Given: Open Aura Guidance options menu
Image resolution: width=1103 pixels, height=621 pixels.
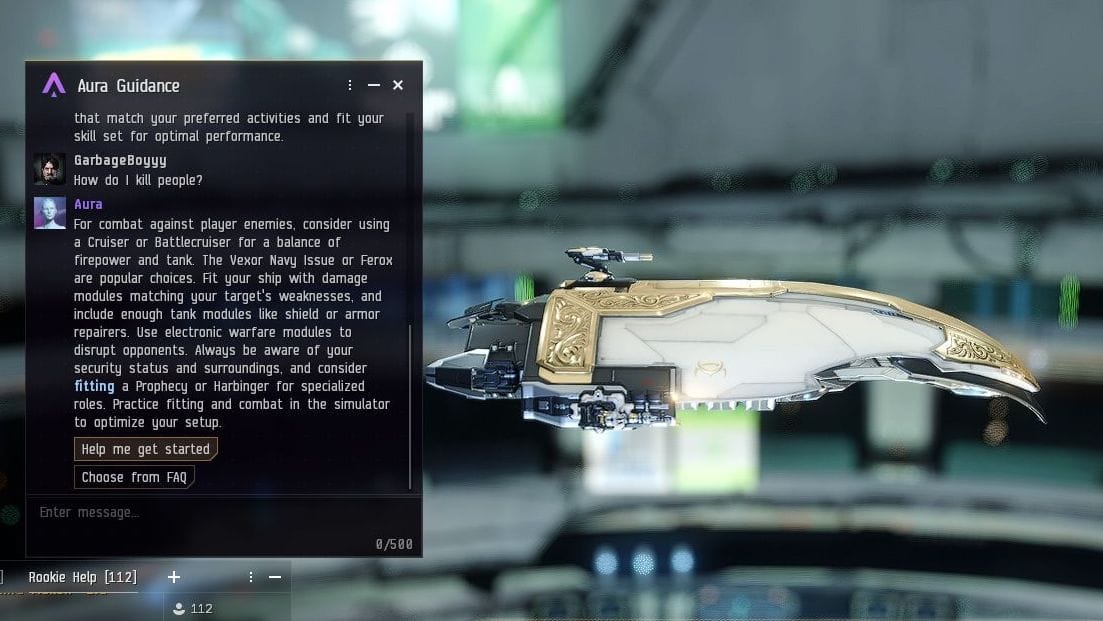Looking at the screenshot, I should point(350,85).
